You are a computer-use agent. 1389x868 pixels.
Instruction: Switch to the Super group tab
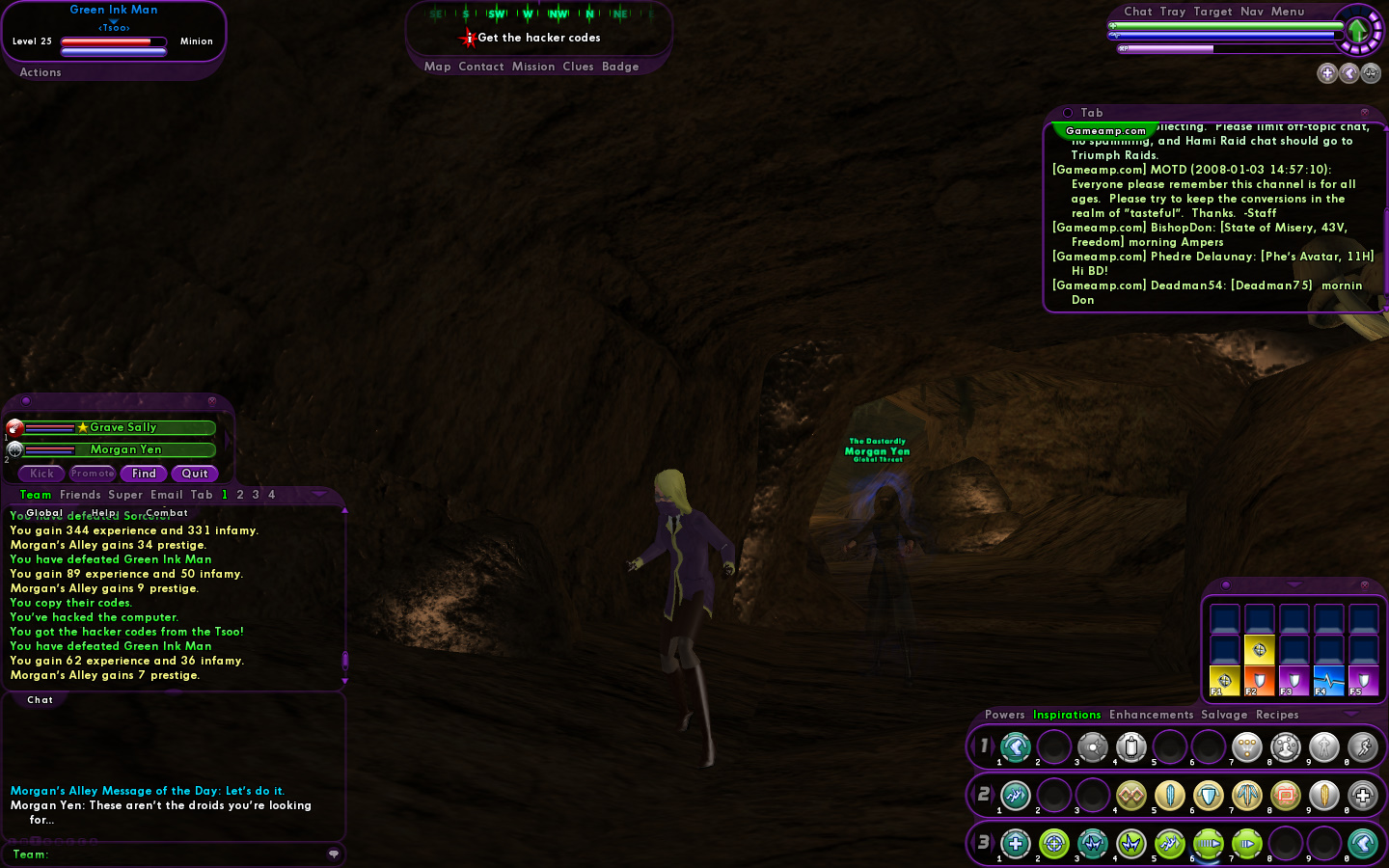point(125,495)
